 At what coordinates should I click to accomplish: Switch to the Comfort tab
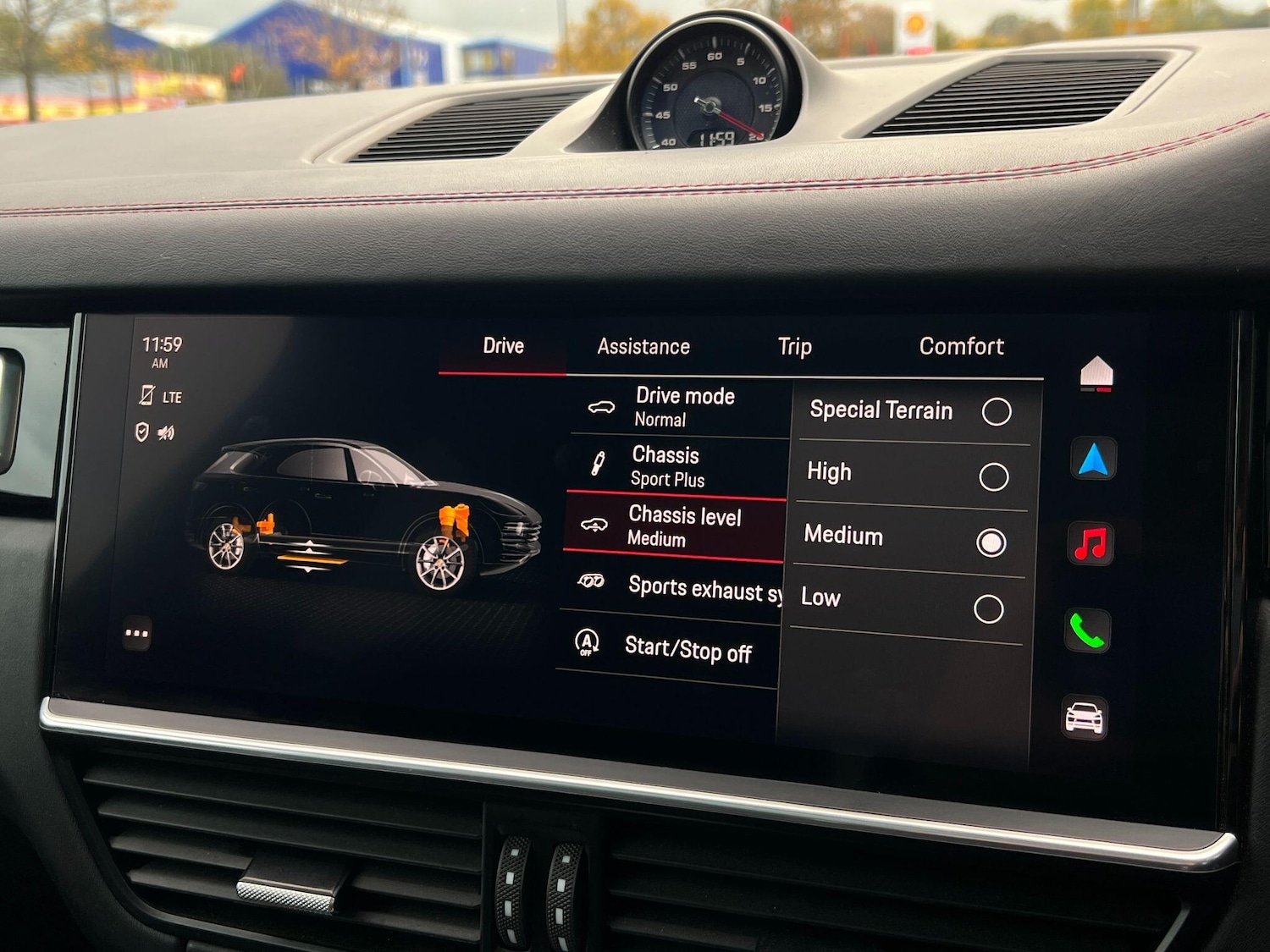(x=961, y=347)
